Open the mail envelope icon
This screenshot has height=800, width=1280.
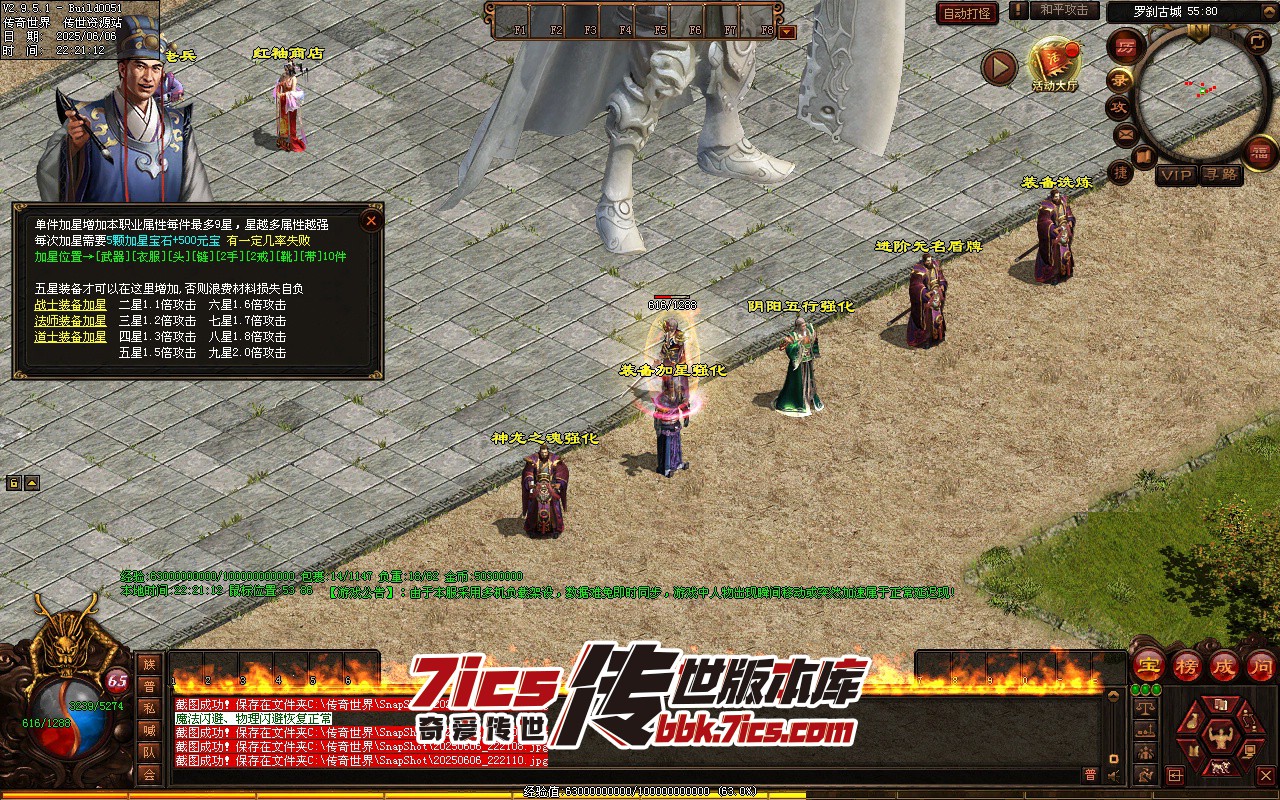click(x=1124, y=133)
